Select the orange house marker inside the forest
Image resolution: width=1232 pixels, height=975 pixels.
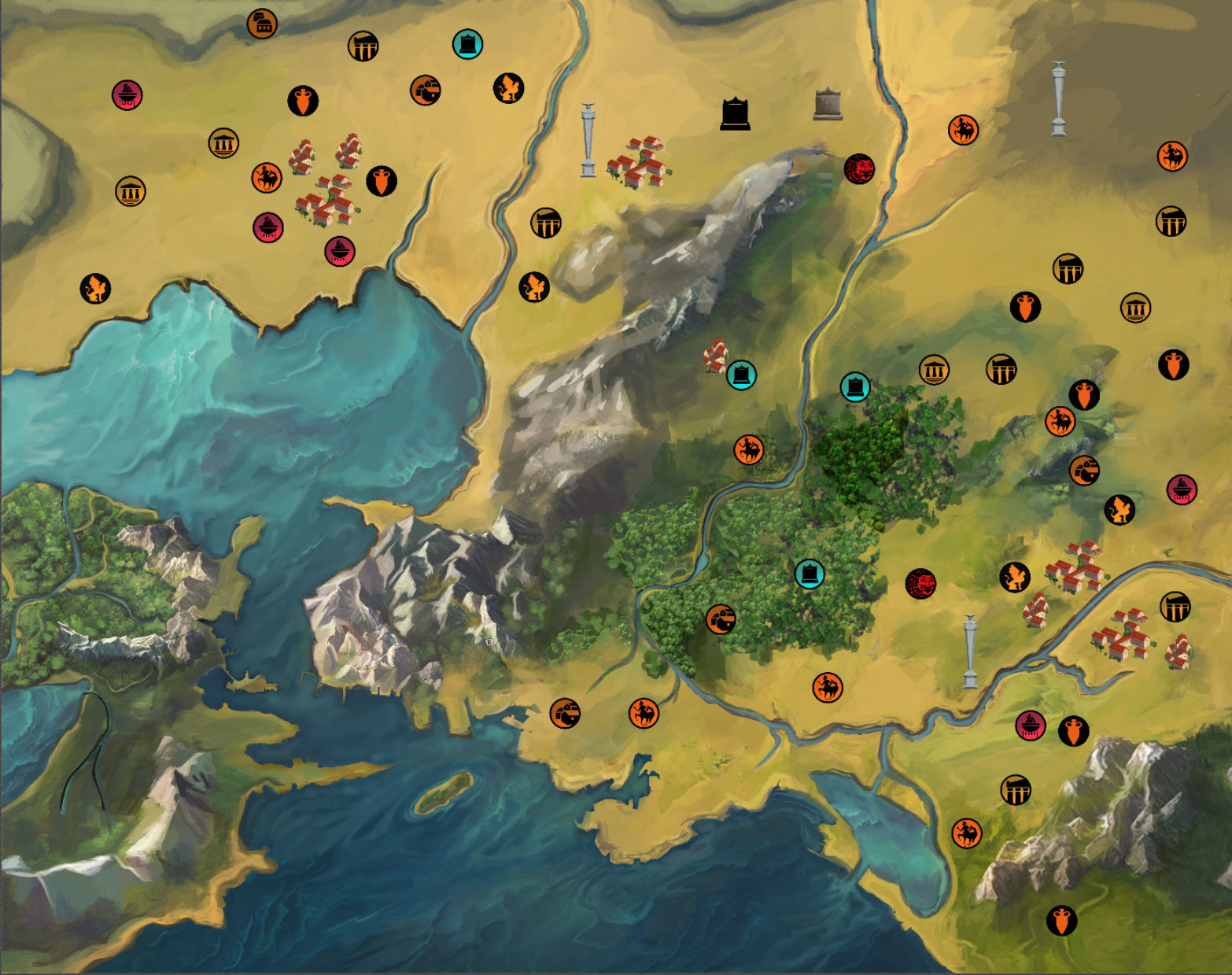(x=721, y=620)
